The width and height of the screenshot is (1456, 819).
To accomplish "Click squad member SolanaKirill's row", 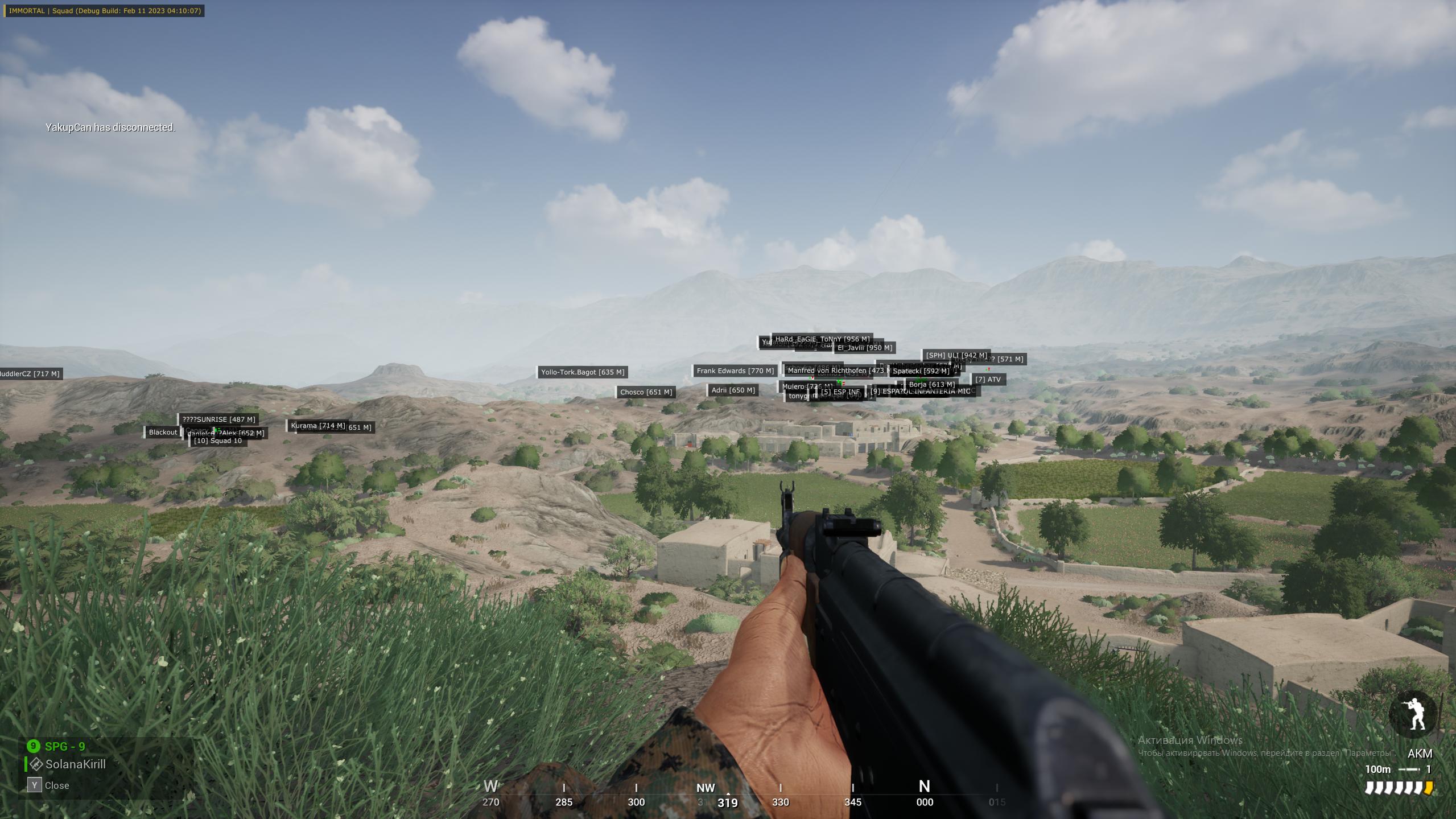I will pyautogui.click(x=75, y=764).
